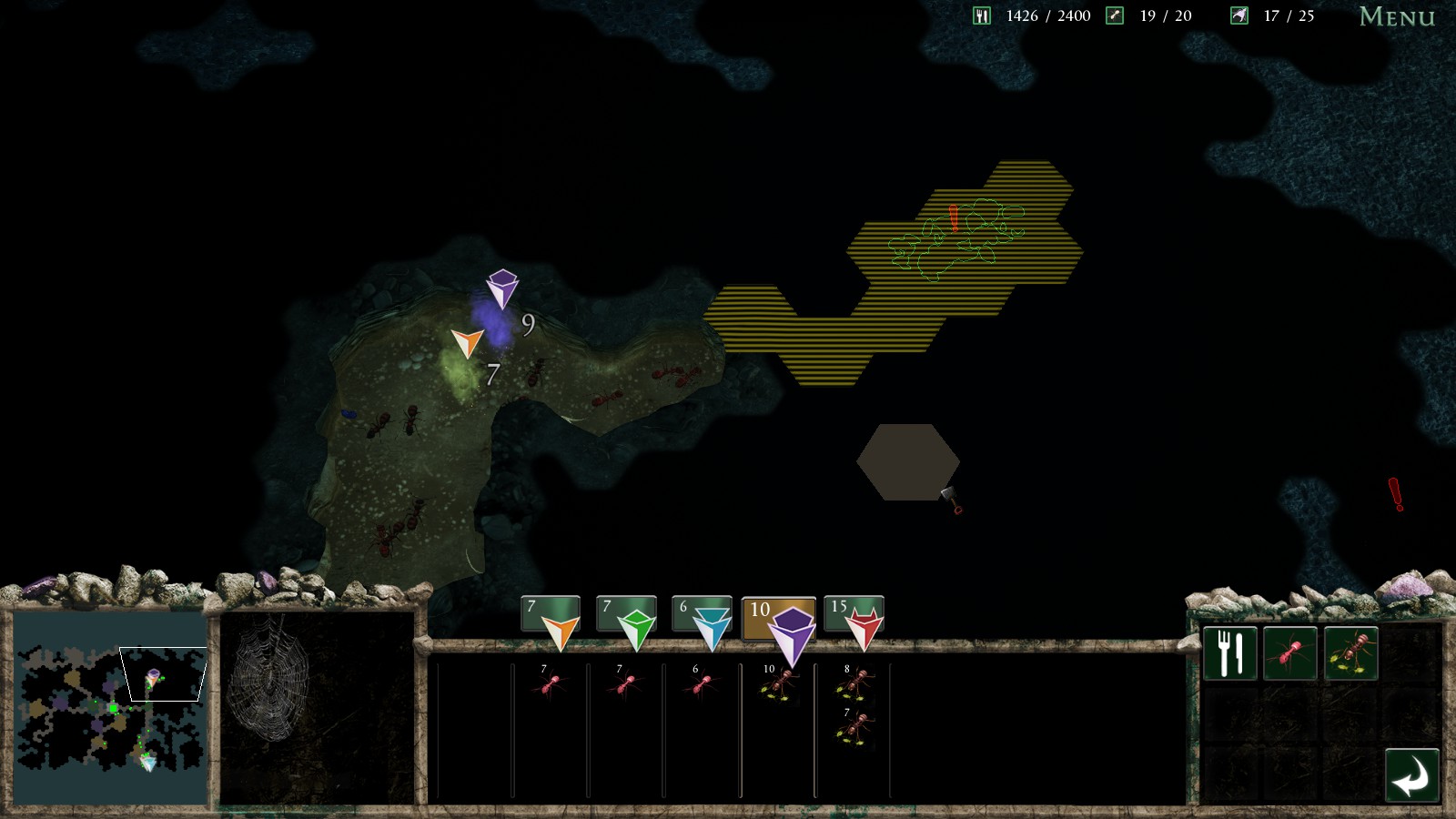Choose the pink ant build option

pyautogui.click(x=1289, y=653)
